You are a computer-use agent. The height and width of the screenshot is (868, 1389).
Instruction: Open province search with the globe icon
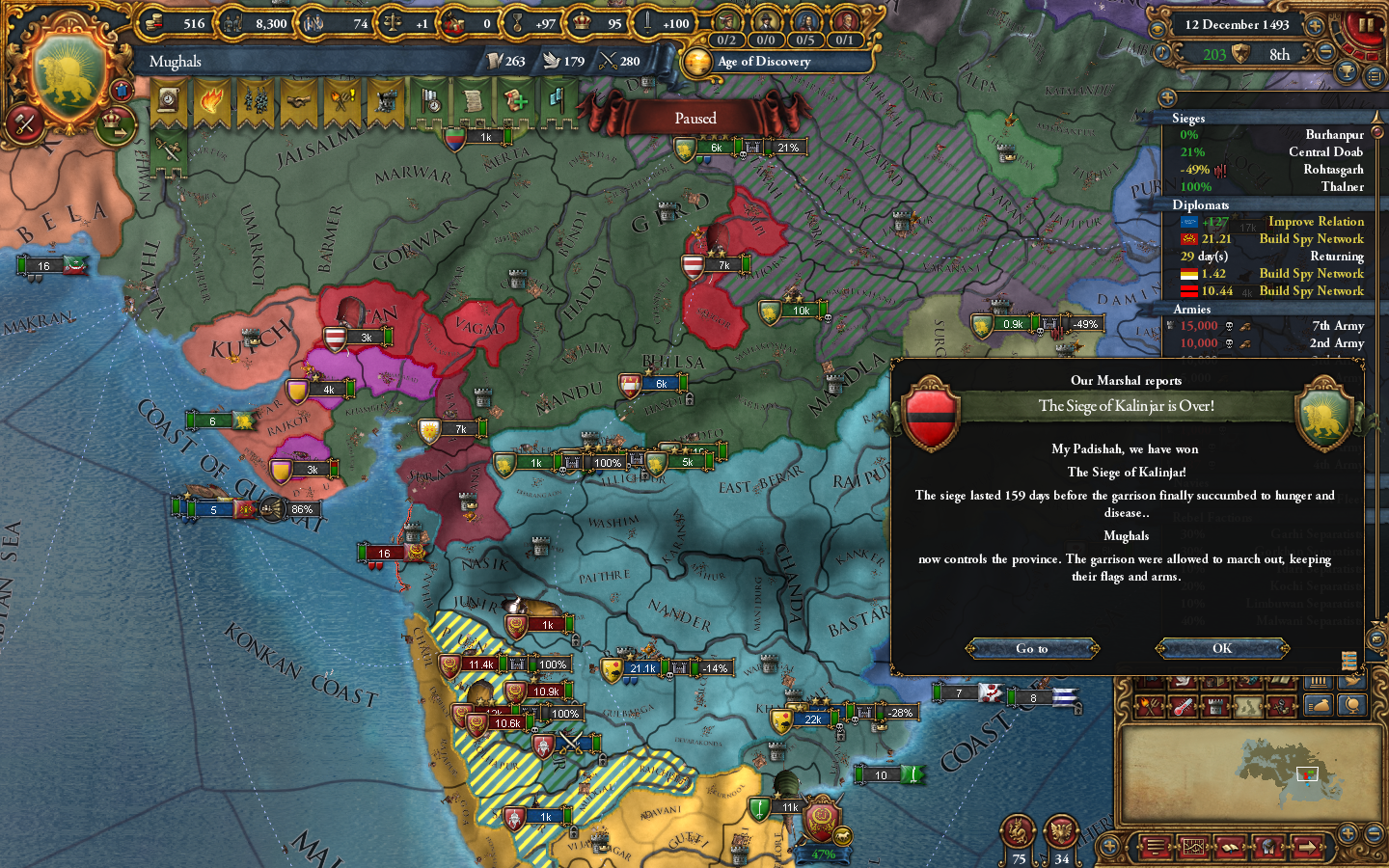click(1352, 705)
